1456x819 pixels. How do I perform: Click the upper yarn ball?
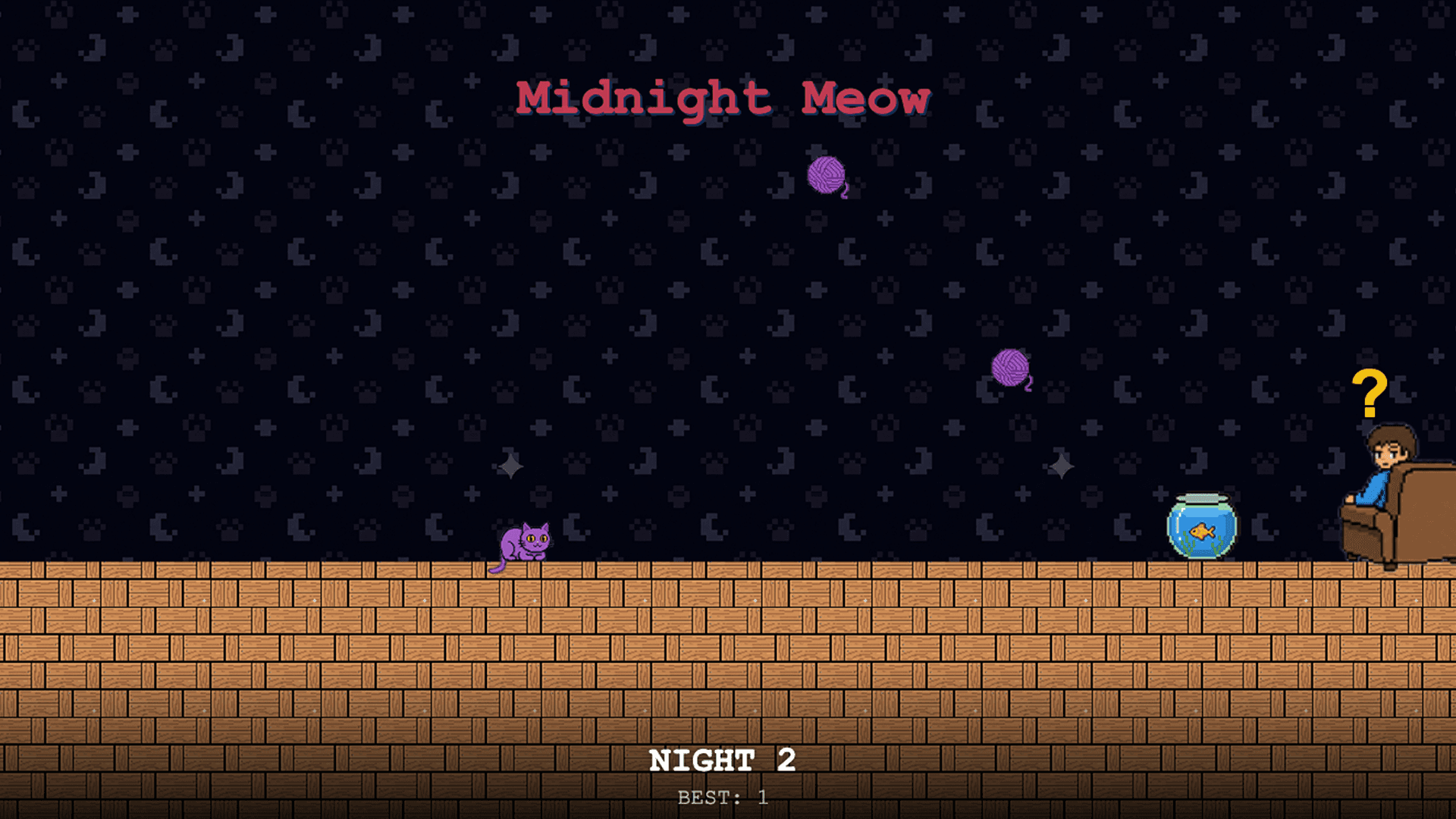[x=827, y=176]
